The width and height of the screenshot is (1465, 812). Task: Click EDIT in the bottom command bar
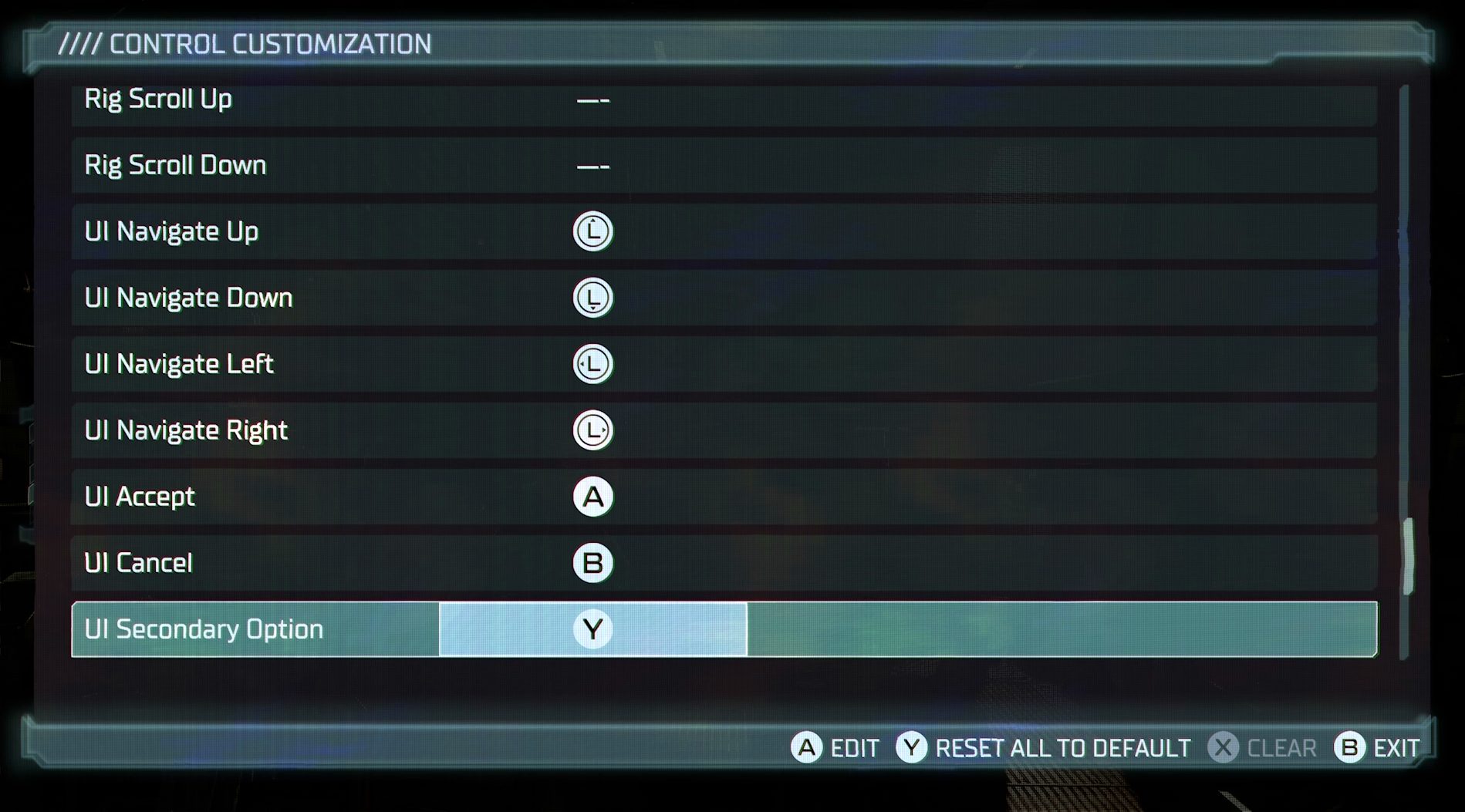pos(852,747)
